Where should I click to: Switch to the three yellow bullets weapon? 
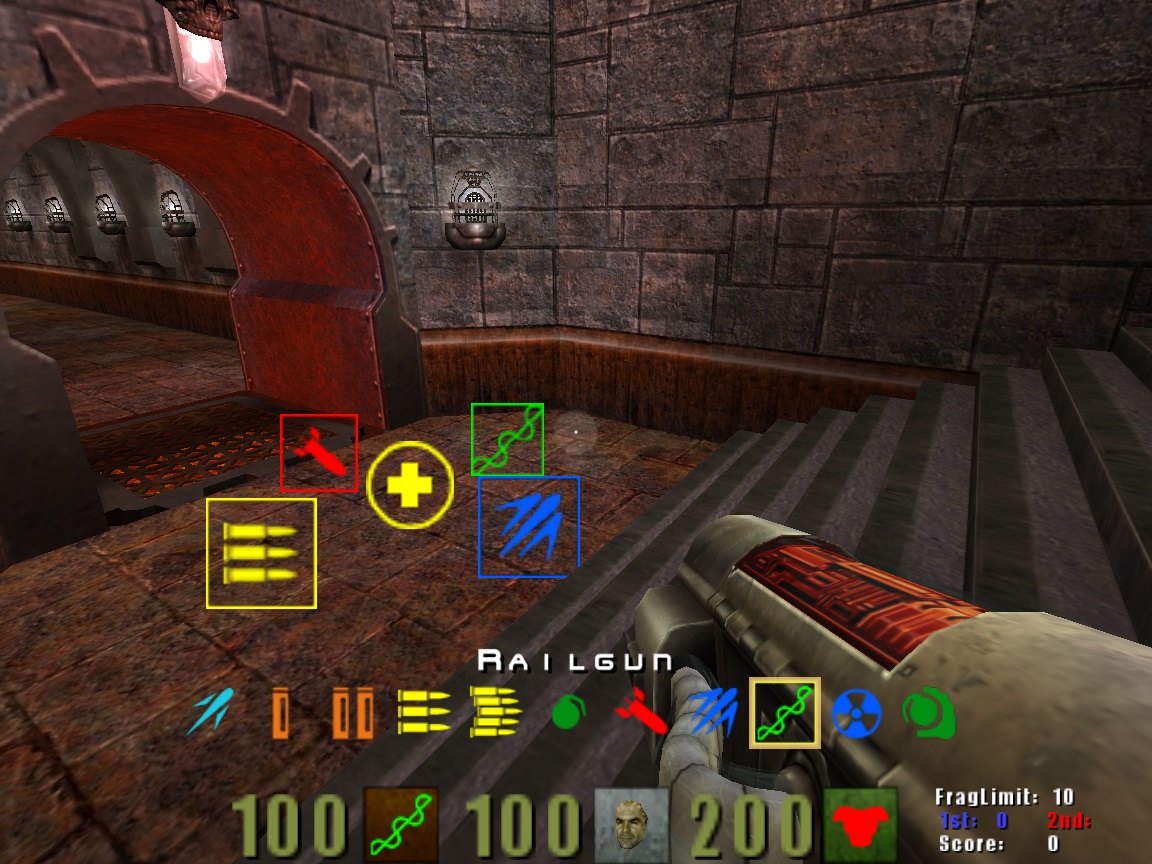coord(425,712)
